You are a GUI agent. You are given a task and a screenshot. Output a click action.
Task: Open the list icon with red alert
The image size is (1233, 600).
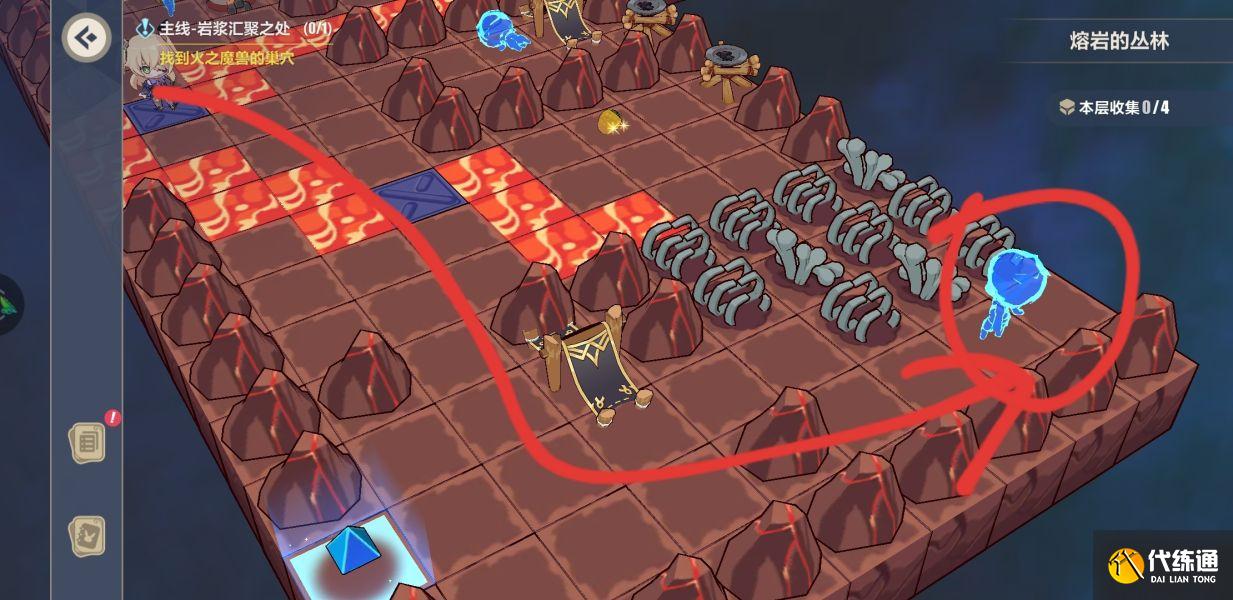[87, 441]
